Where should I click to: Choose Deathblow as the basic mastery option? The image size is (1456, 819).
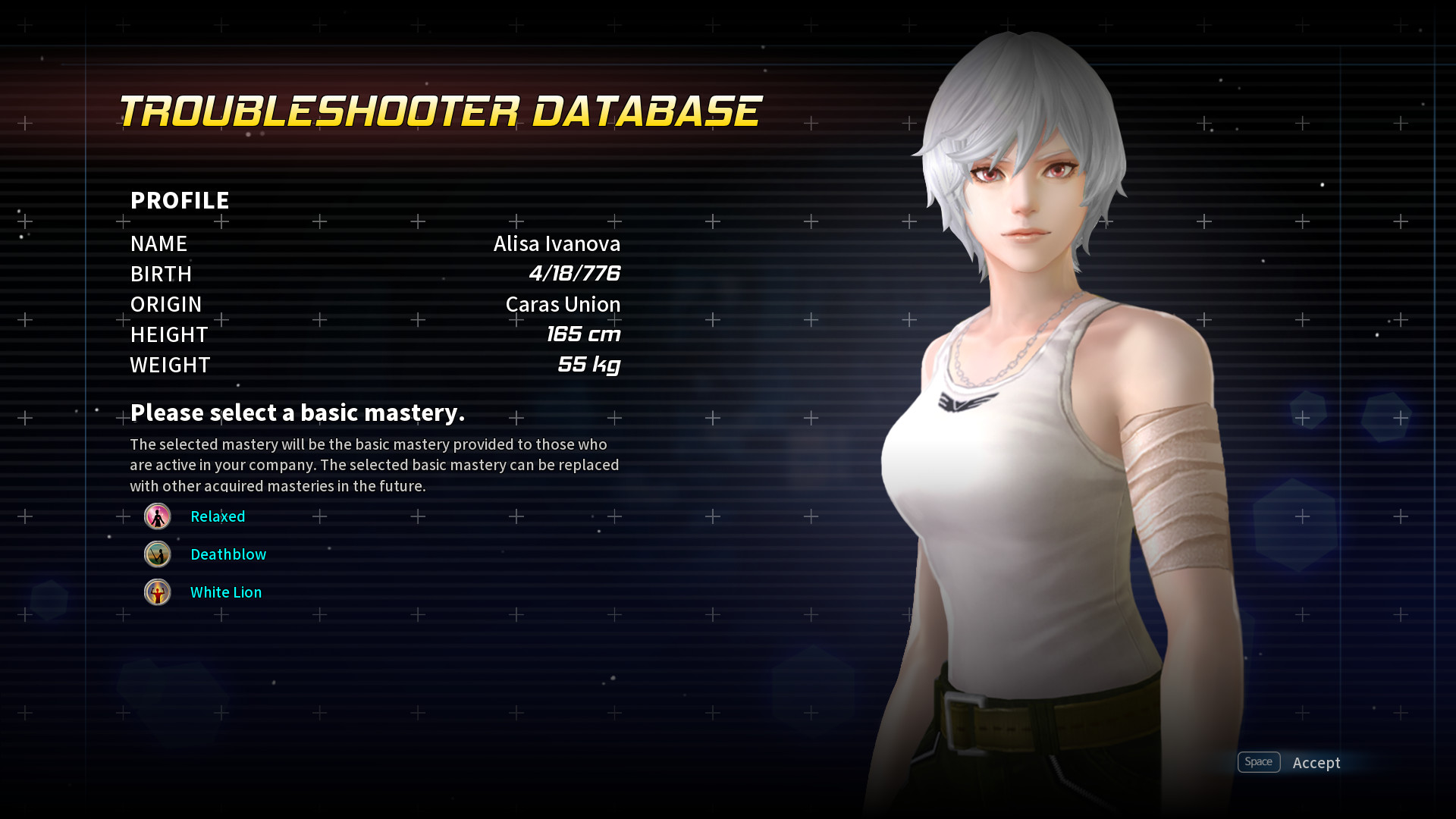pyautogui.click(x=228, y=554)
